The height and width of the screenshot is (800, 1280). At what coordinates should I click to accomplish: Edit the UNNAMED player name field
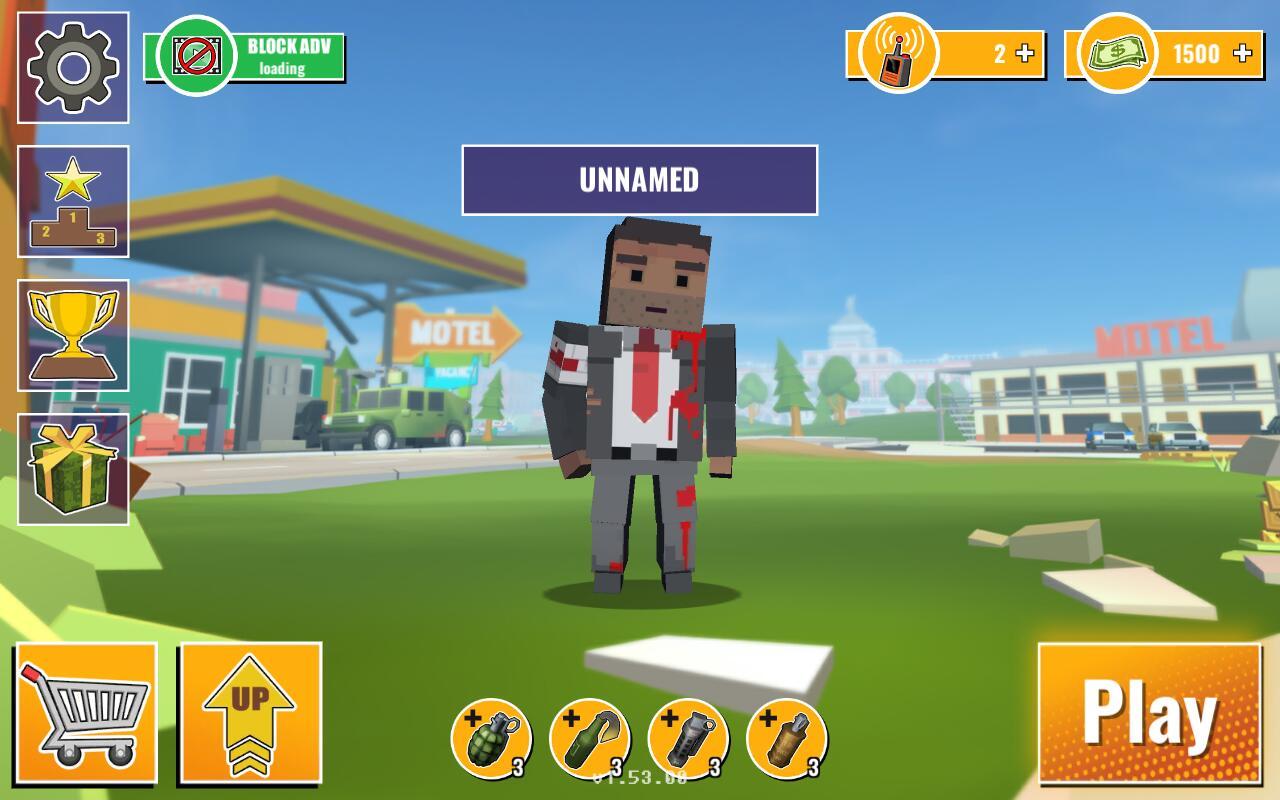coord(639,180)
